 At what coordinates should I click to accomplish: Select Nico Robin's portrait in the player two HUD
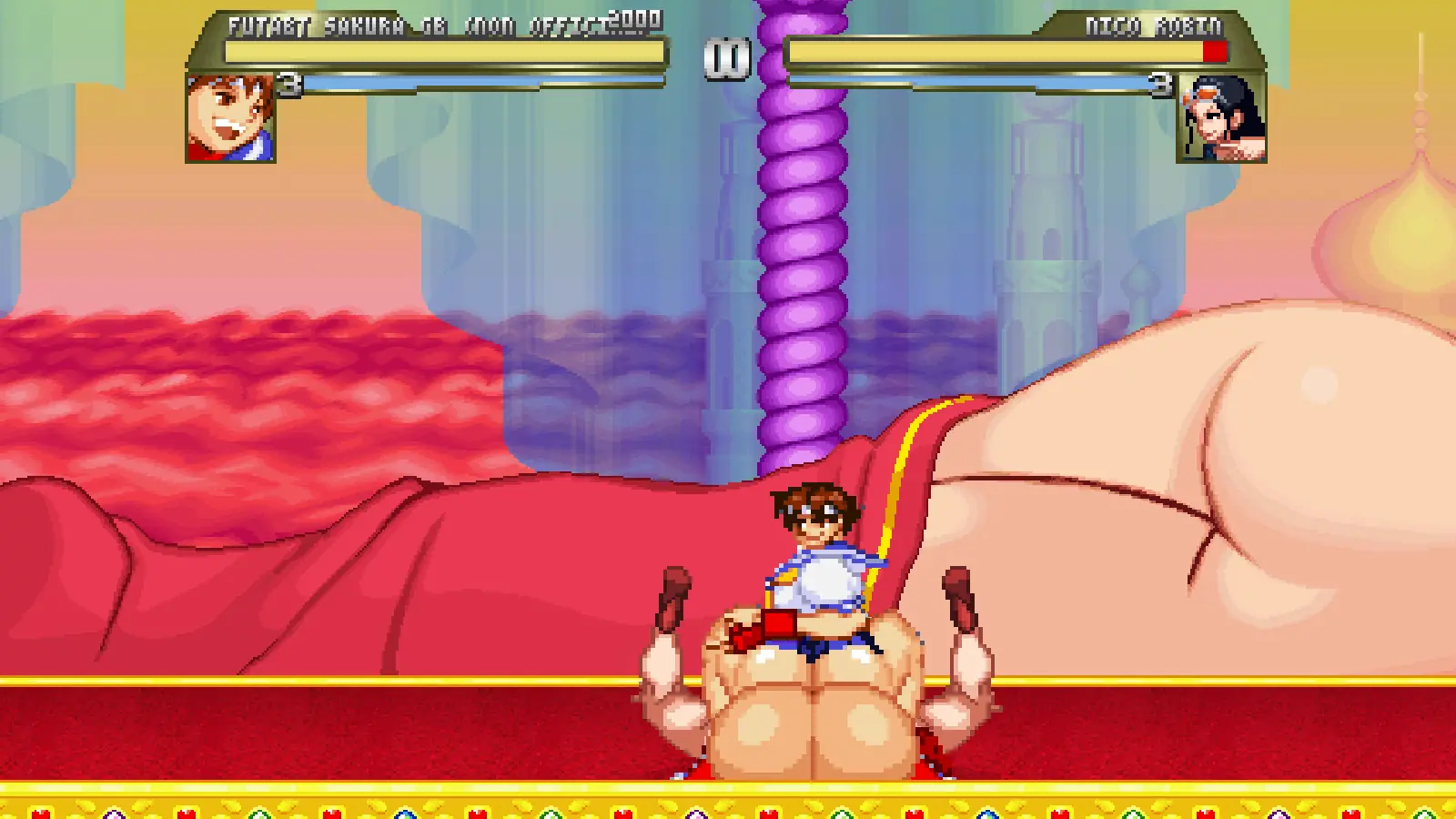1221,118
